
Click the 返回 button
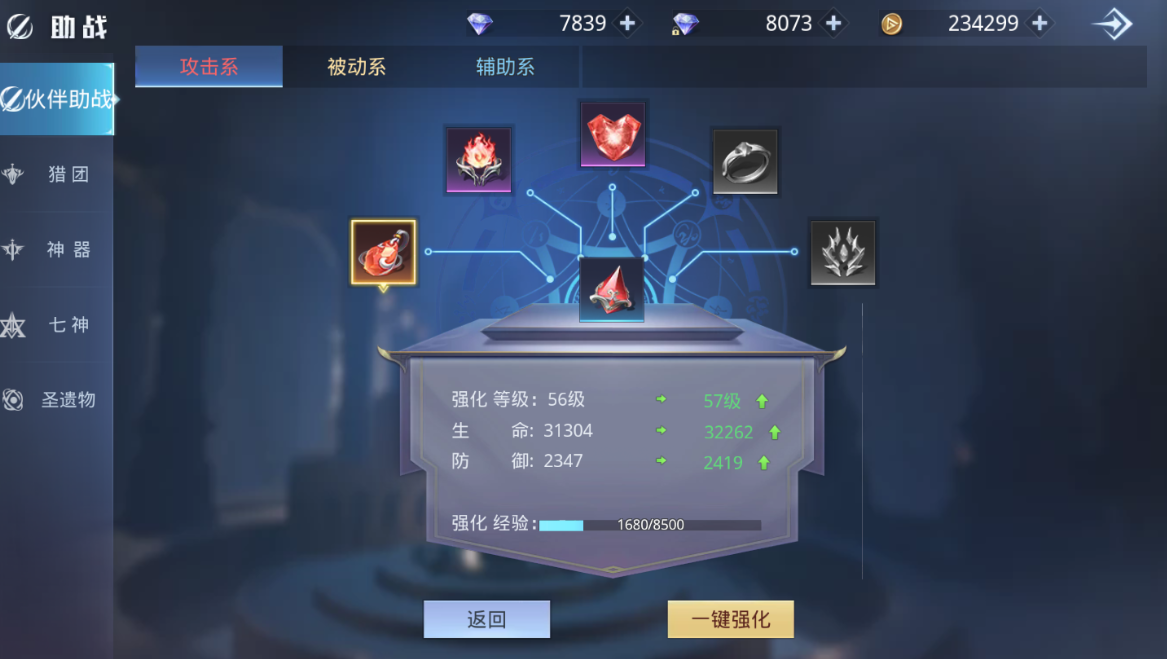coord(487,619)
